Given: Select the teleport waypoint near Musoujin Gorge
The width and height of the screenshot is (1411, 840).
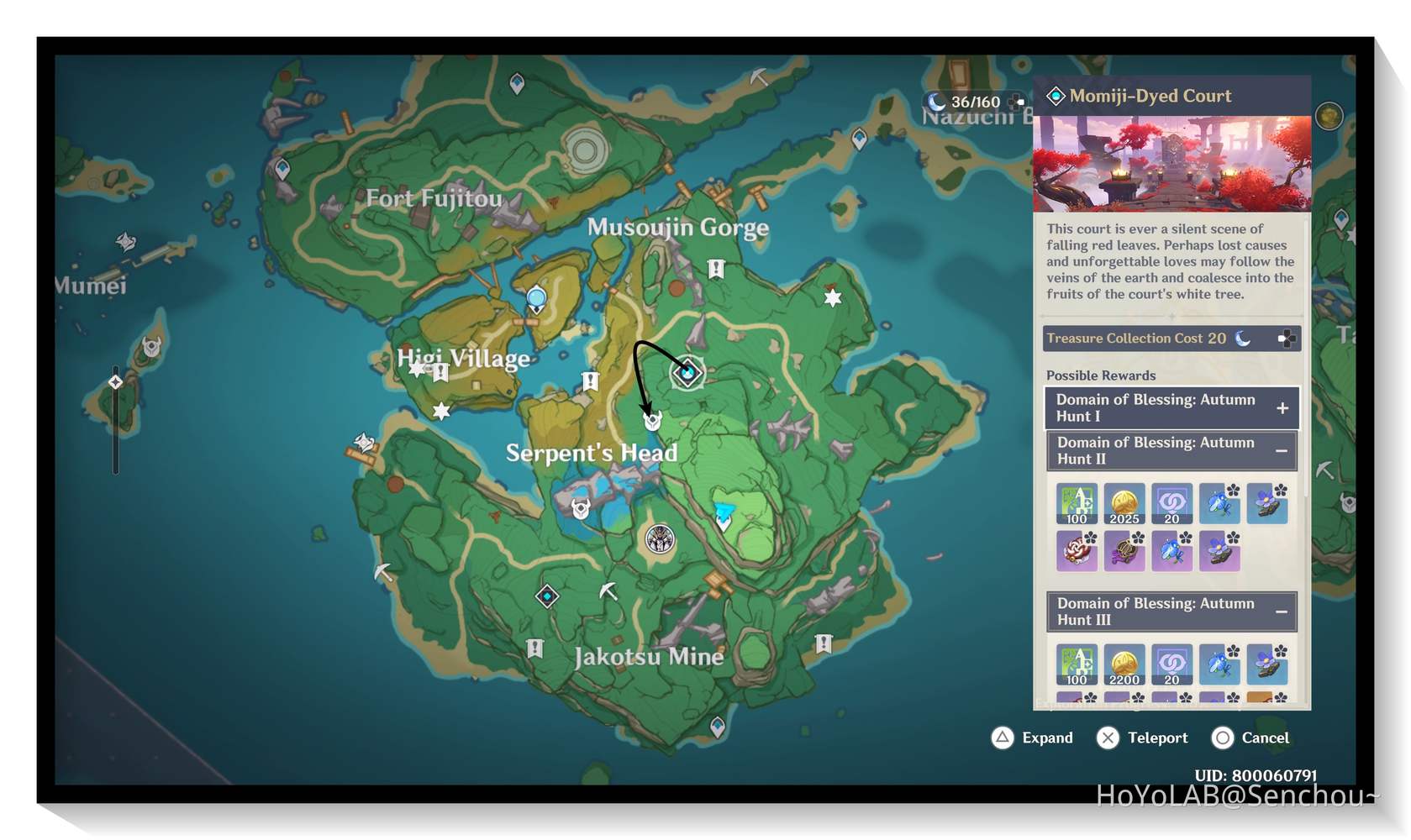Looking at the screenshot, I should 535,297.
